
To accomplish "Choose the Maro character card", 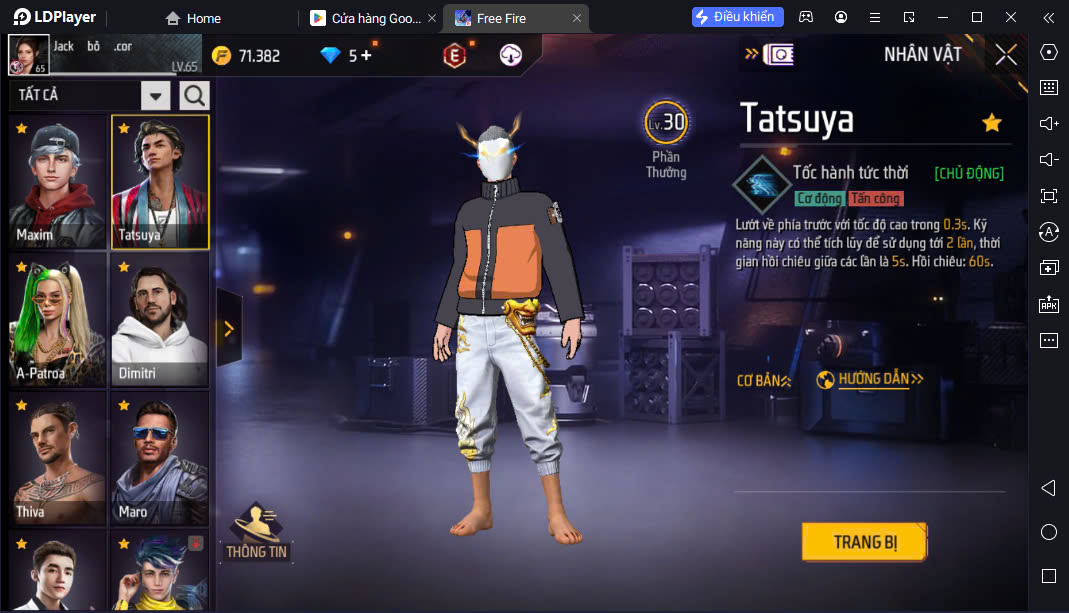I will tap(159, 458).
